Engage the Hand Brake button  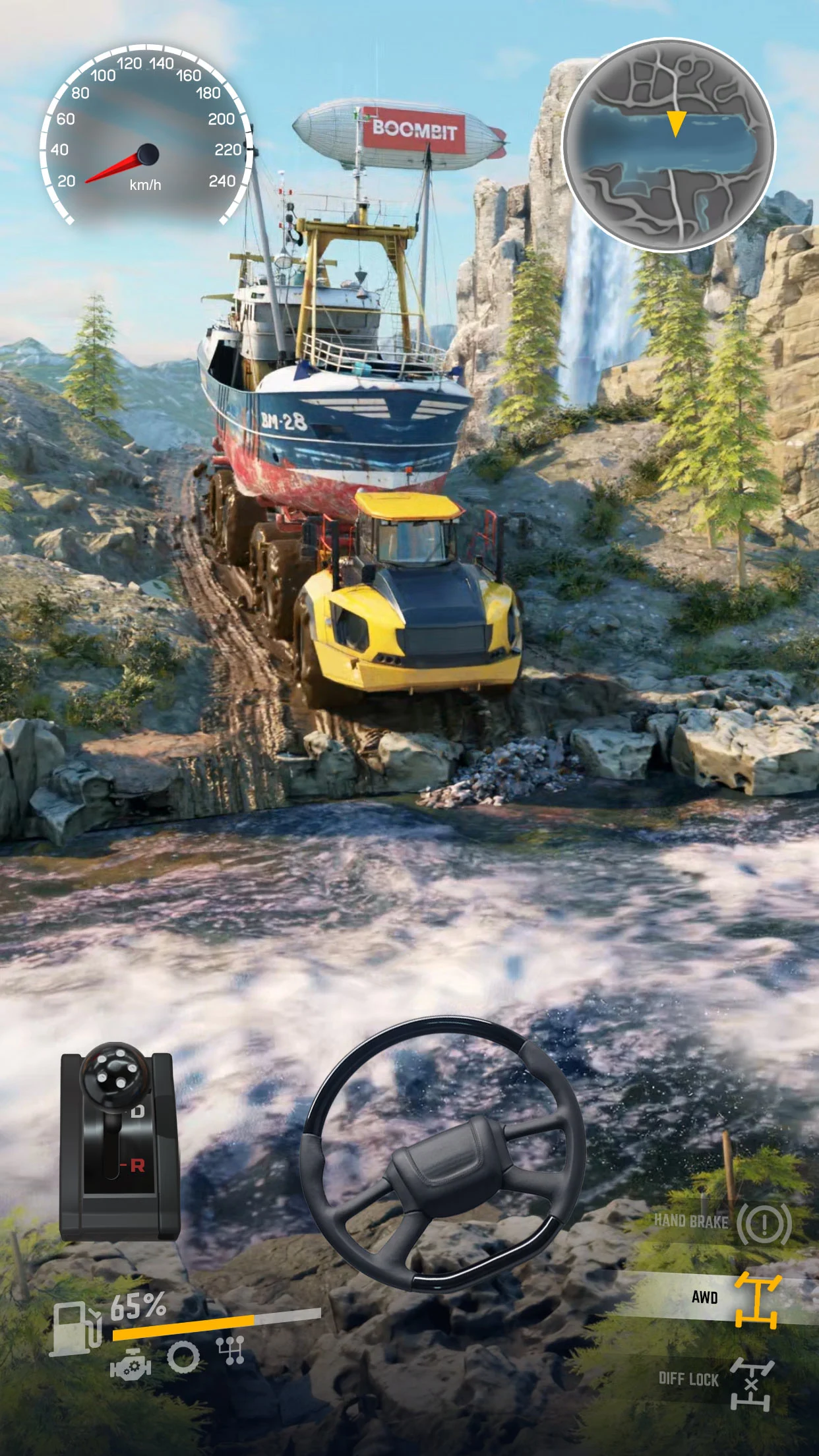pos(763,1224)
